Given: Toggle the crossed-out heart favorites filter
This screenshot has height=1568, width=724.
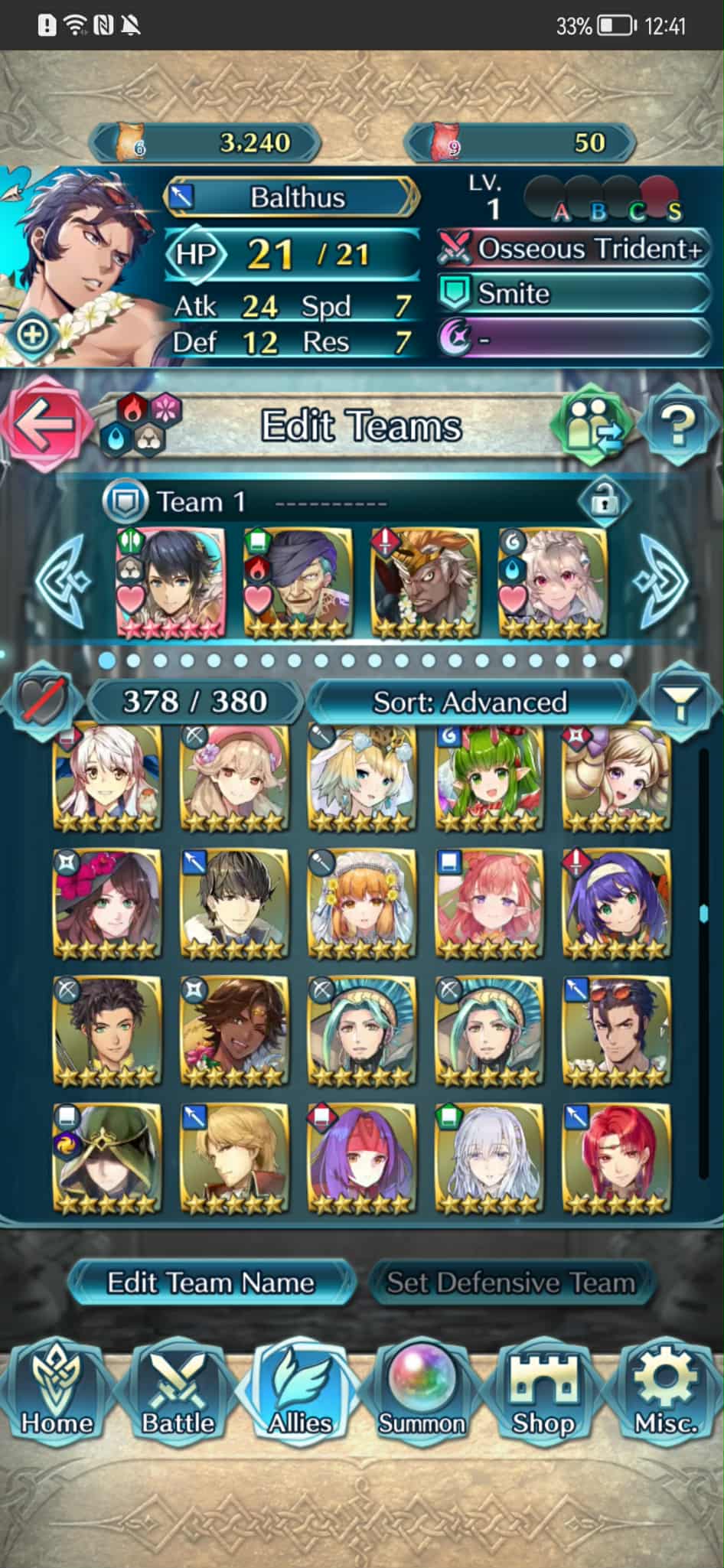Looking at the screenshot, I should pos(42,700).
